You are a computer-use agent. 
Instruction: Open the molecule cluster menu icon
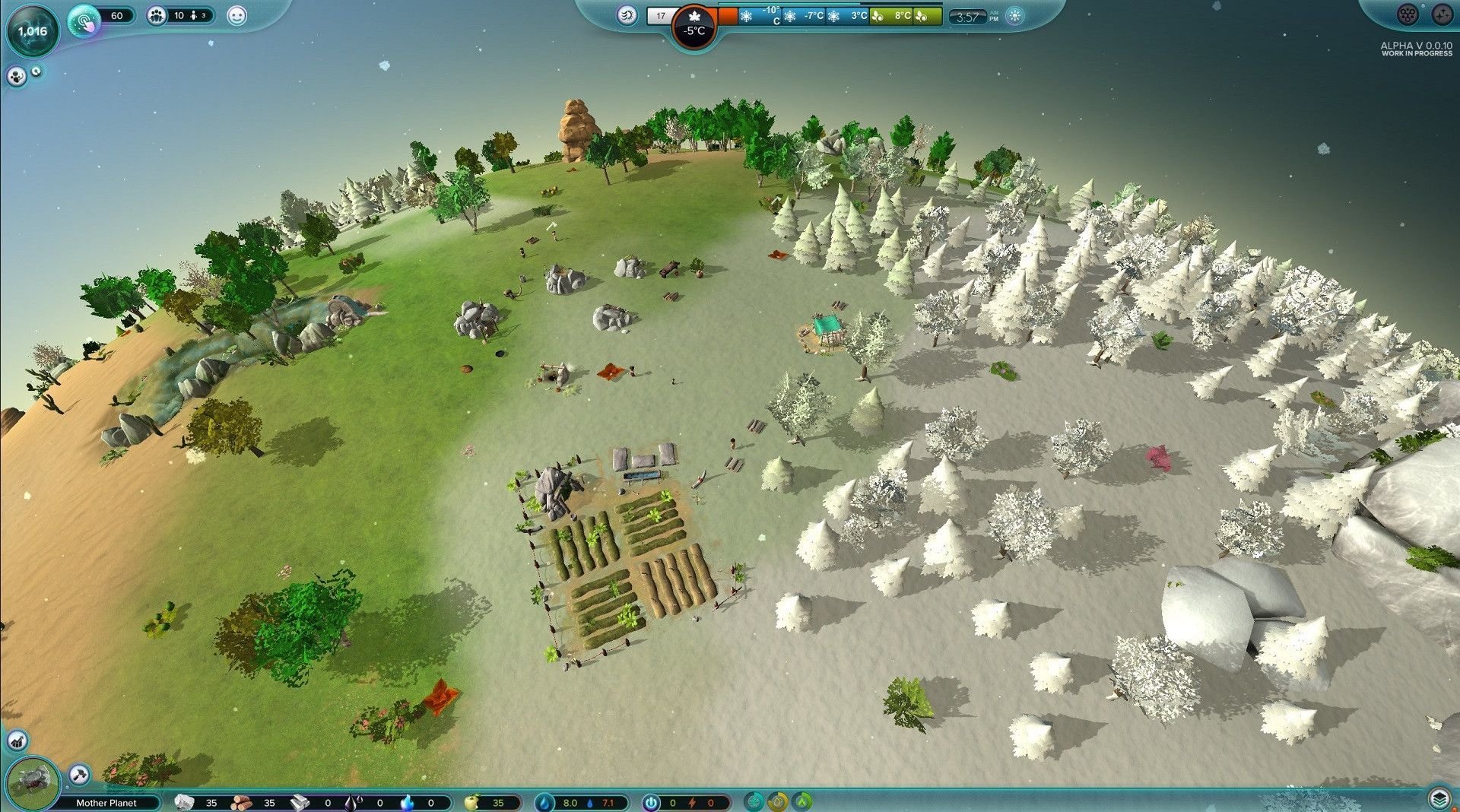(x=1408, y=14)
